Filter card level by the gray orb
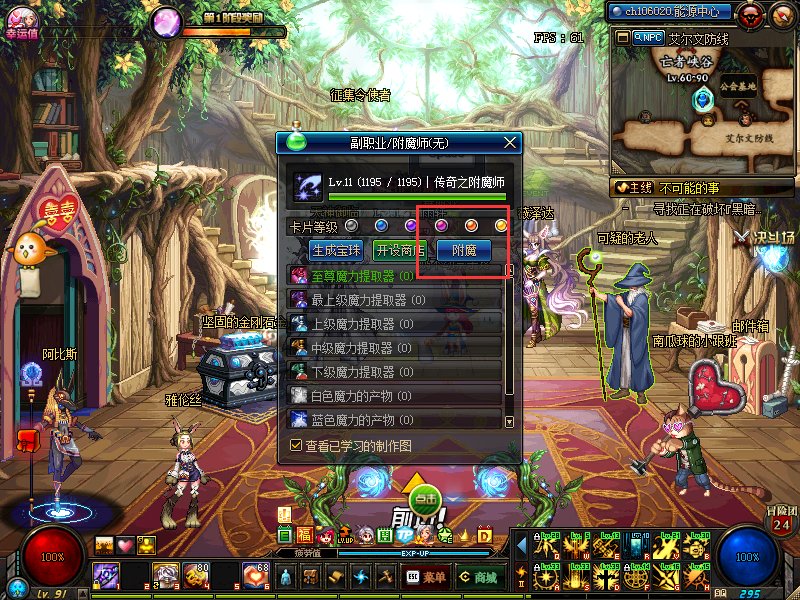The width and height of the screenshot is (800, 600). pos(351,226)
